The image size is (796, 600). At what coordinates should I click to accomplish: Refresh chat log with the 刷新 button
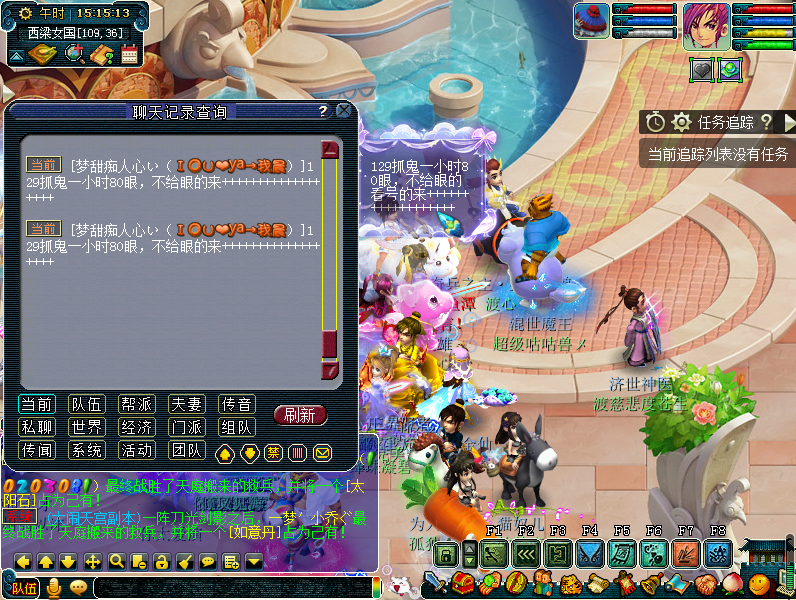(300, 415)
